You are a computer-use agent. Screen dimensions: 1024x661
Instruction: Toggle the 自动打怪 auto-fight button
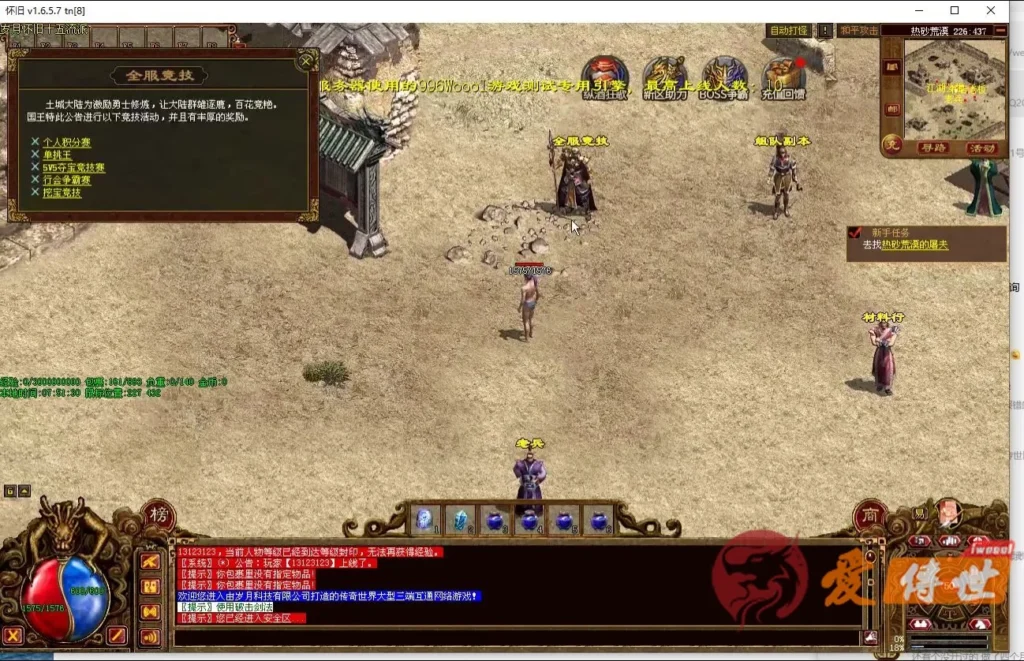tap(789, 31)
